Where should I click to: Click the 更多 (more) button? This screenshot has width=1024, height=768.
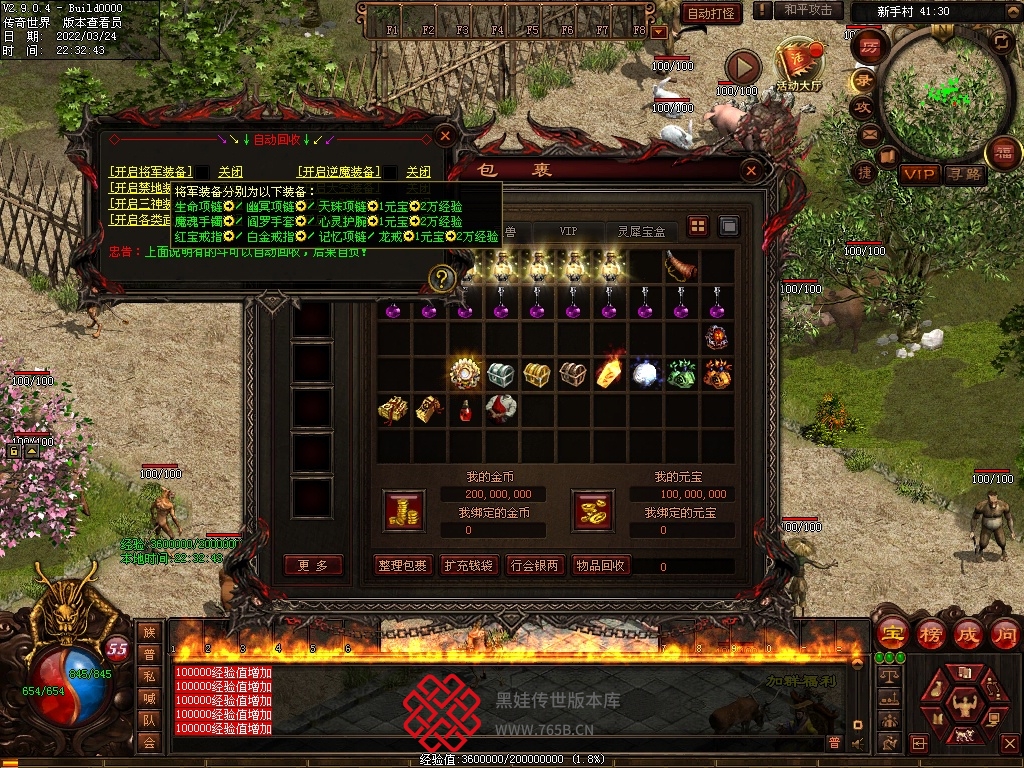click(x=313, y=566)
